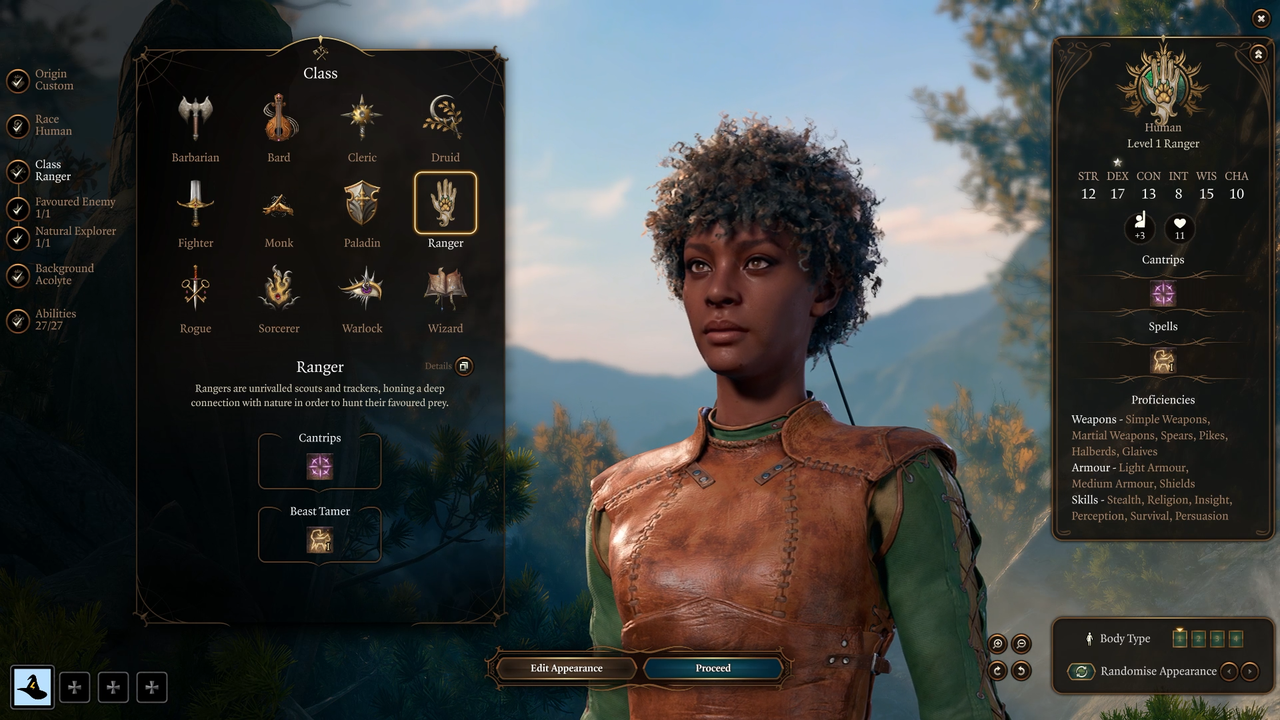Viewport: 1280px width, 720px height.
Task: Select Body Type 4
Action: 1235,638
